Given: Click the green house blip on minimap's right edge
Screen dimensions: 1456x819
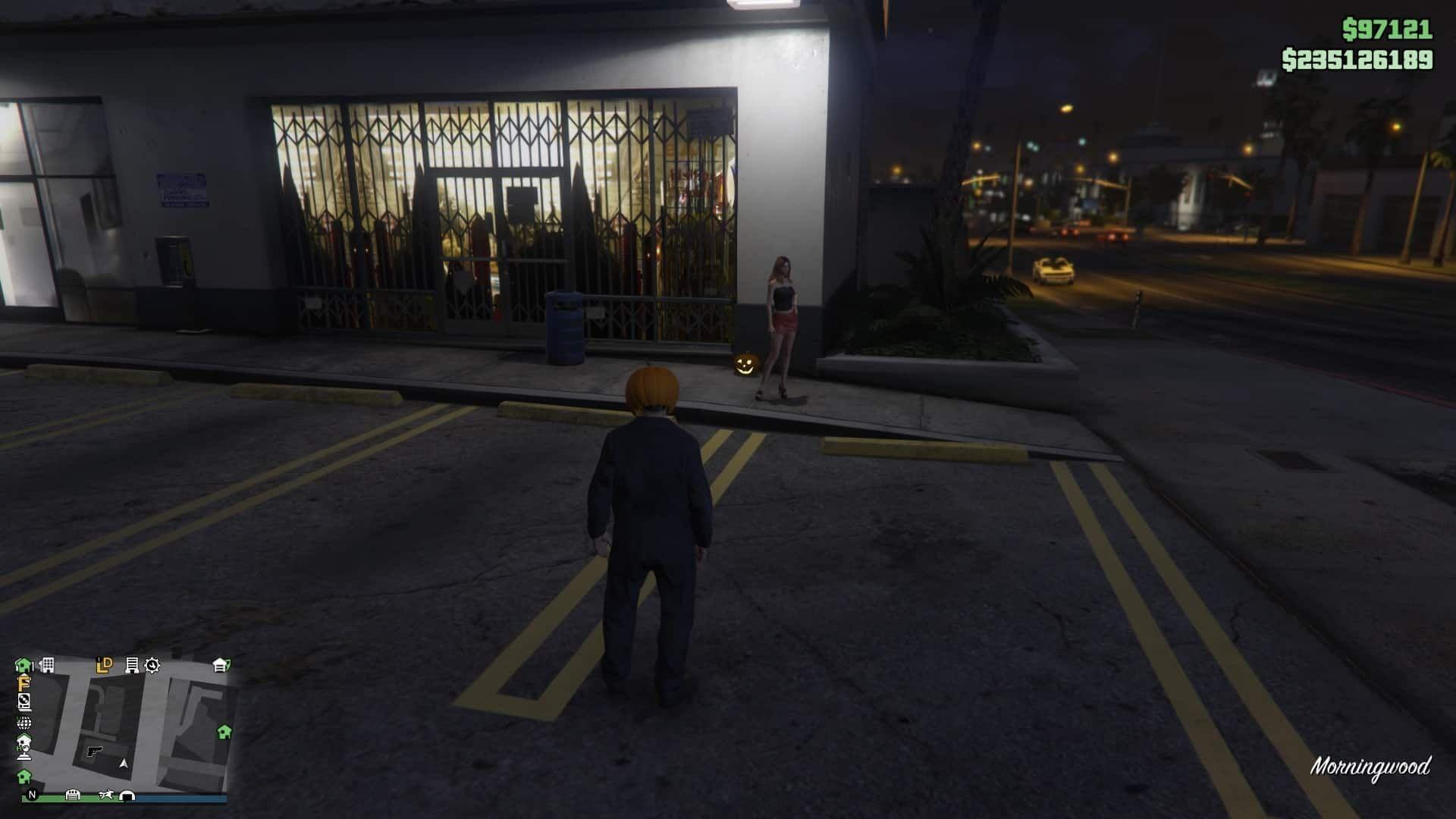Looking at the screenshot, I should [x=224, y=732].
